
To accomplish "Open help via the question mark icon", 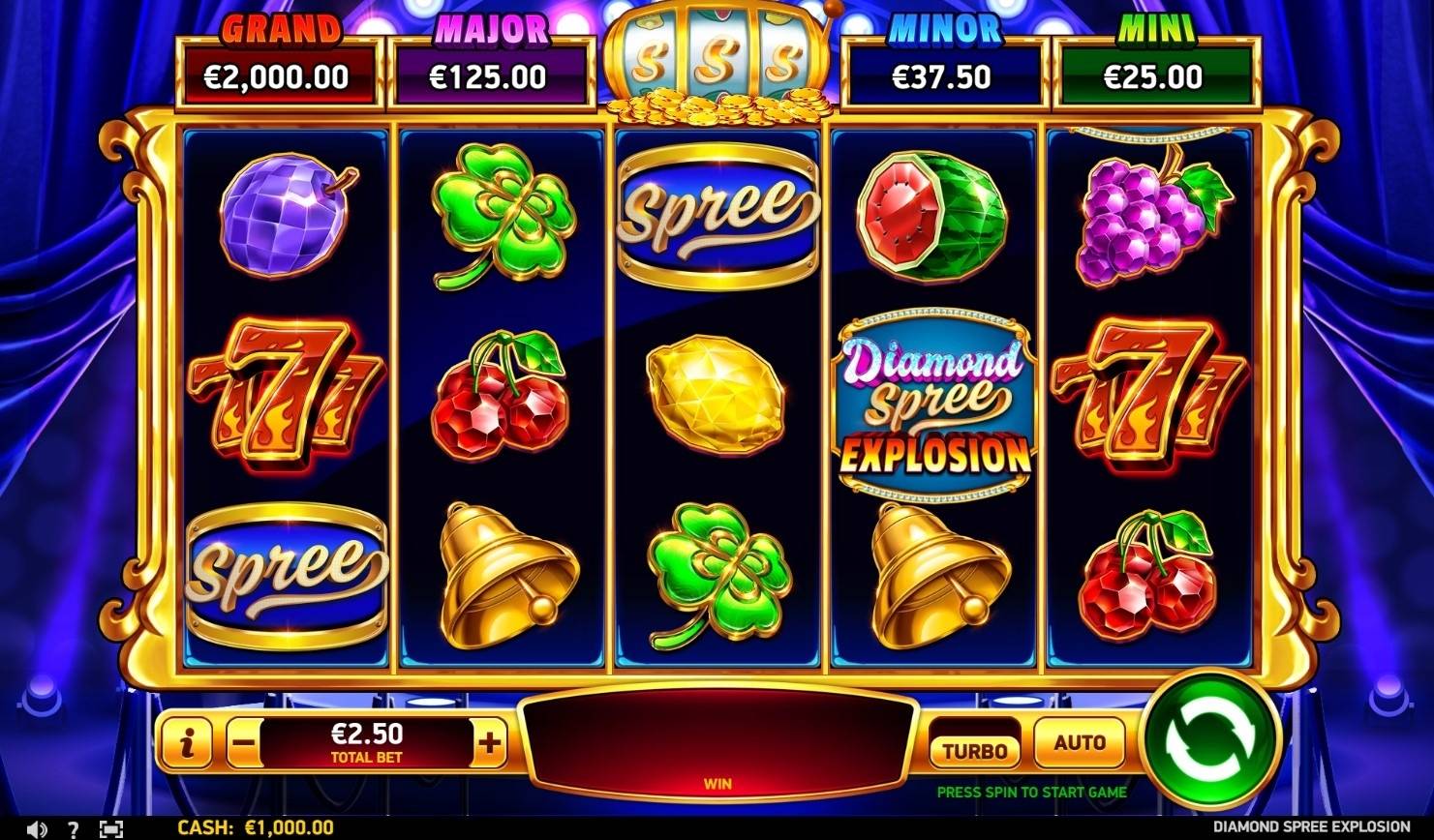I will pyautogui.click(x=74, y=829).
